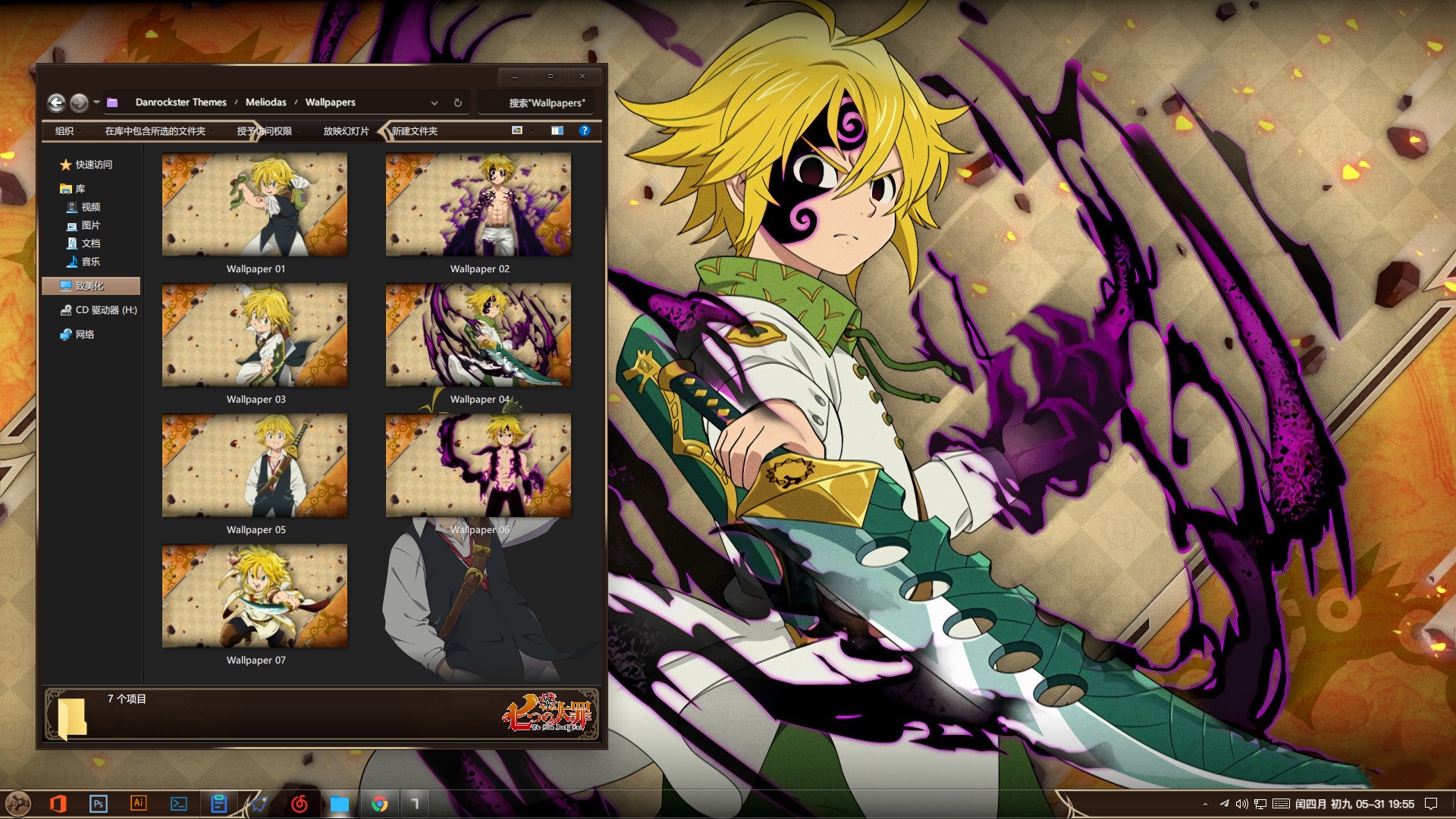The width and height of the screenshot is (1456, 819).
Task: Open Chrome from the taskbar
Action: pyautogui.click(x=380, y=804)
